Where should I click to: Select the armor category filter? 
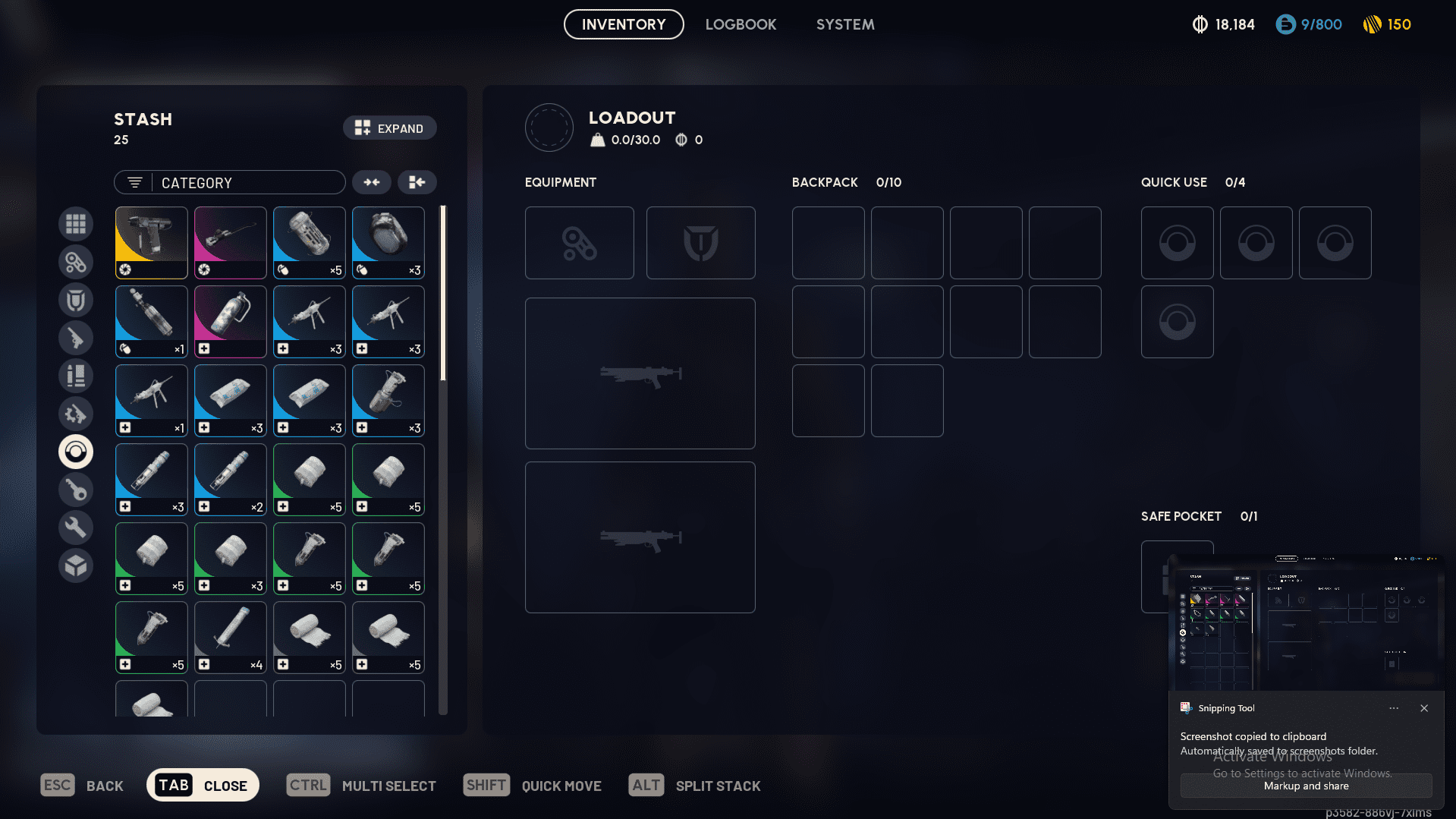pyautogui.click(x=76, y=300)
